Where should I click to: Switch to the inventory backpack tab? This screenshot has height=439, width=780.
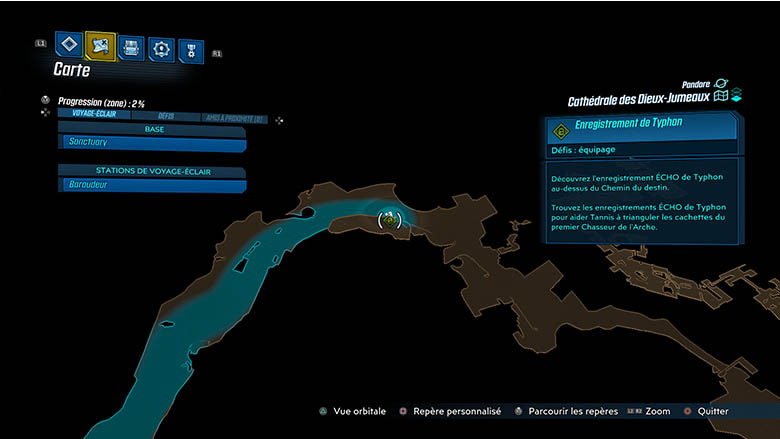click(x=131, y=47)
